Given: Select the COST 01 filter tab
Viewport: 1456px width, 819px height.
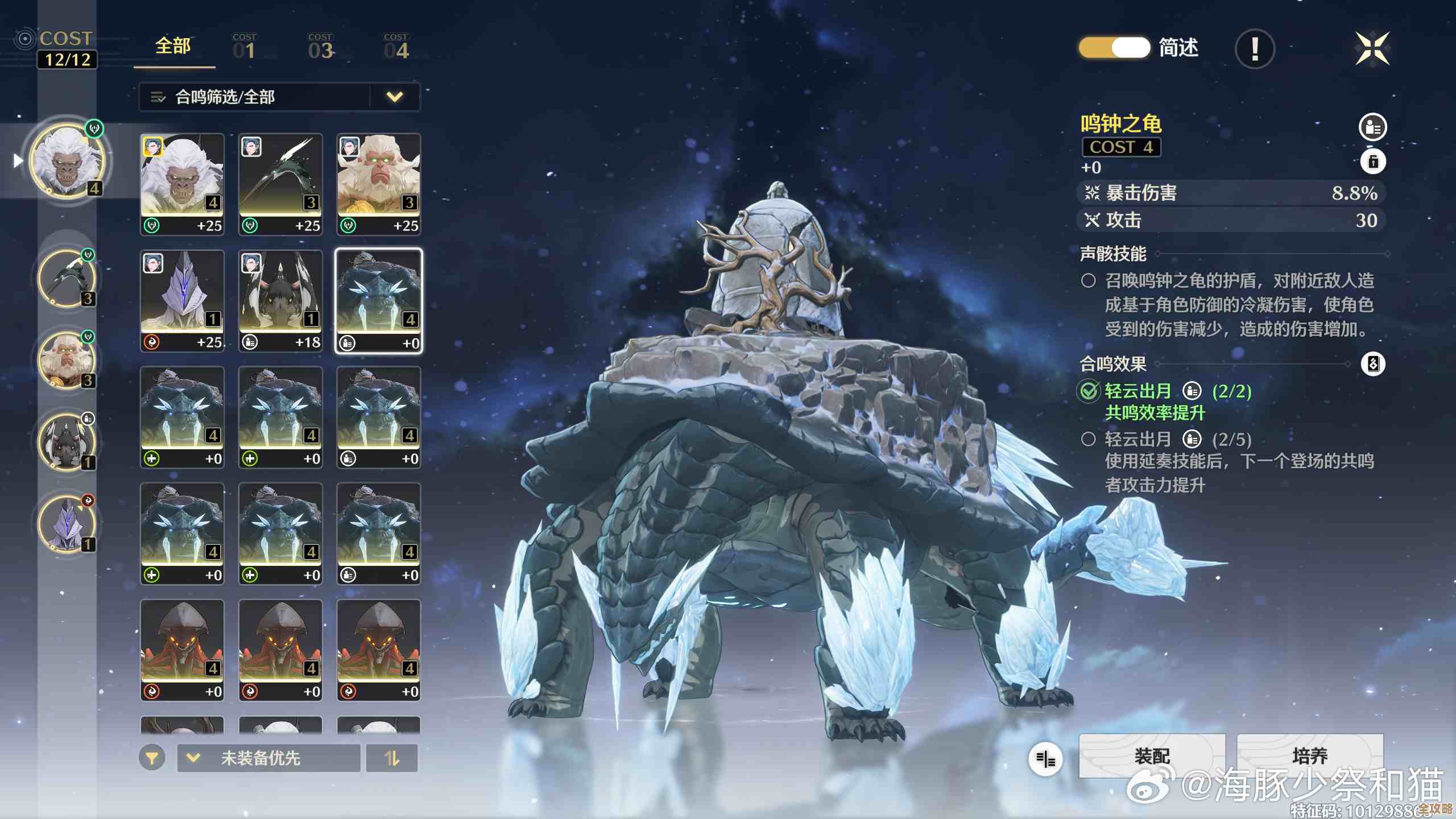Looking at the screenshot, I should pos(244,47).
